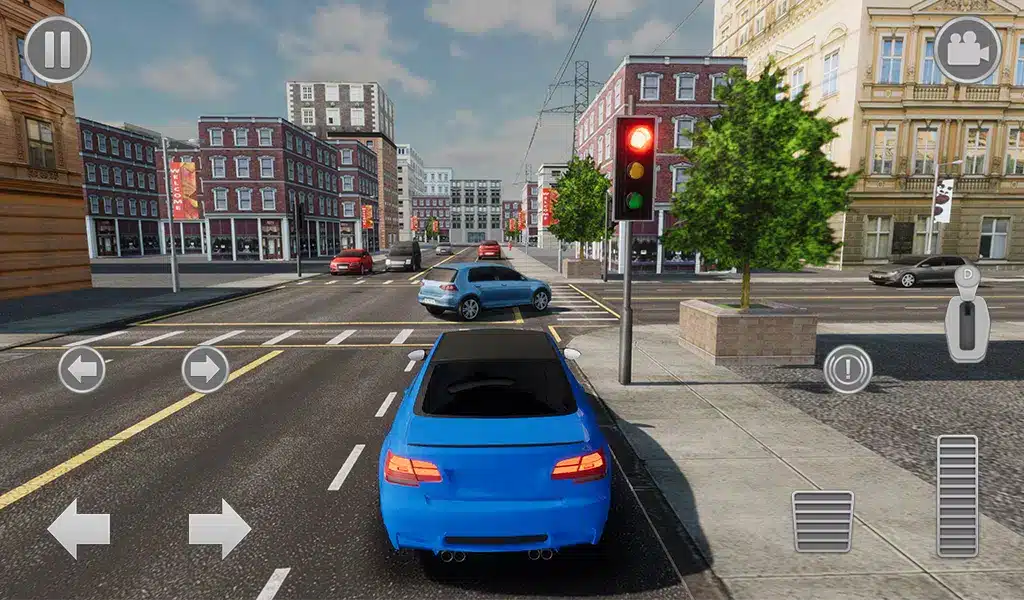Activate the right turn signal

tap(205, 369)
